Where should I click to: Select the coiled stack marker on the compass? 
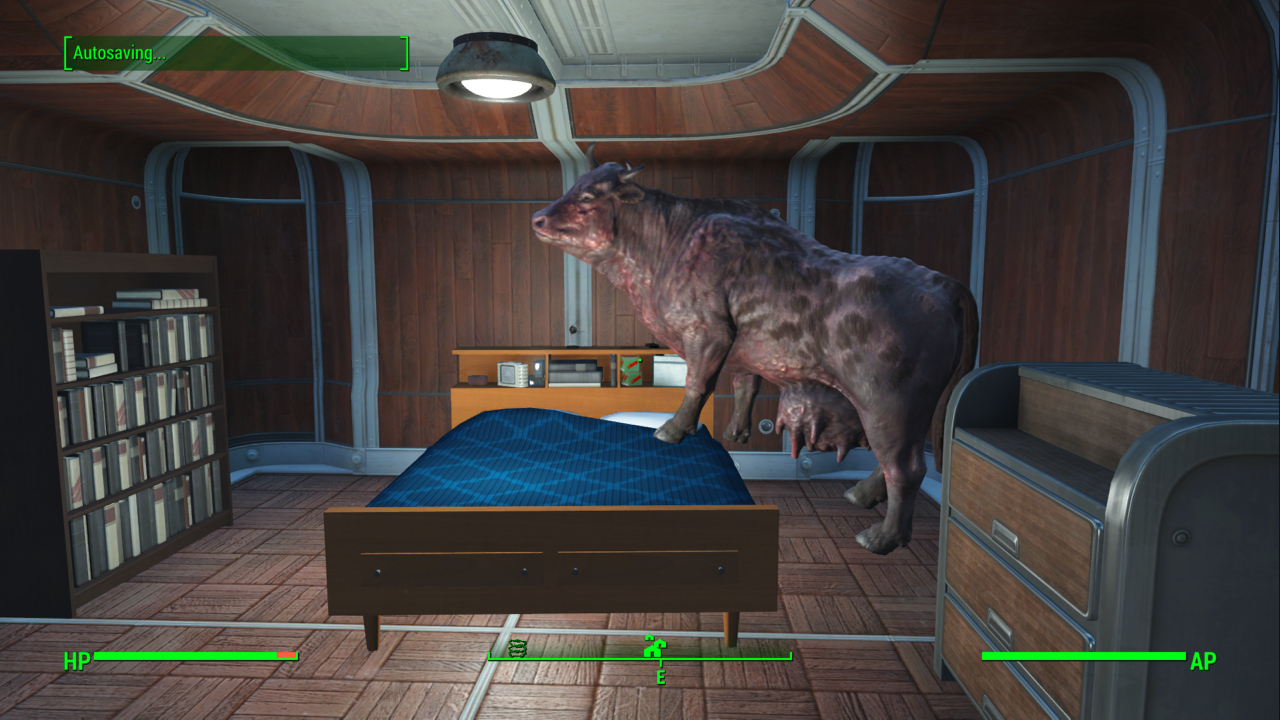point(517,647)
